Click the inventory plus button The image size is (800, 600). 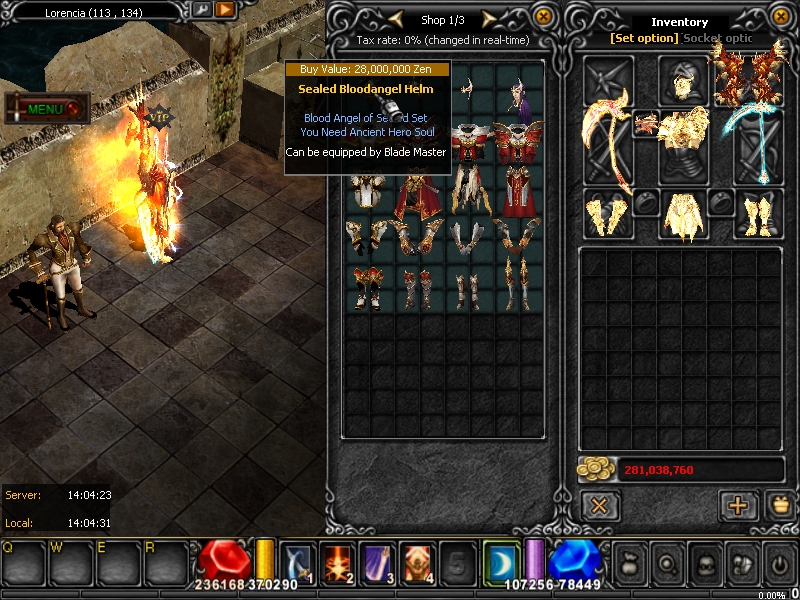coord(738,505)
